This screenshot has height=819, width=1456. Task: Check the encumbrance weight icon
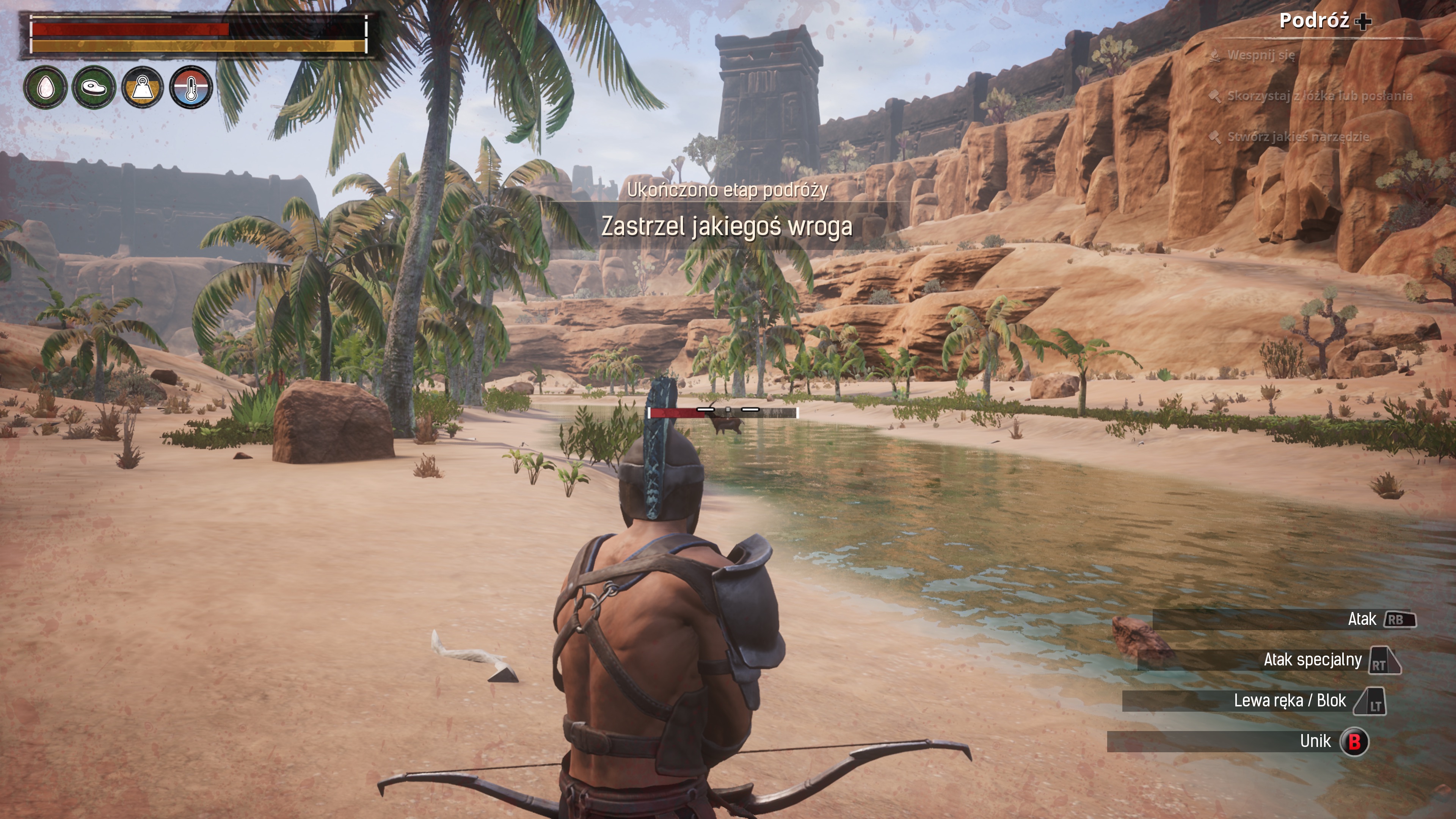pyautogui.click(x=143, y=87)
